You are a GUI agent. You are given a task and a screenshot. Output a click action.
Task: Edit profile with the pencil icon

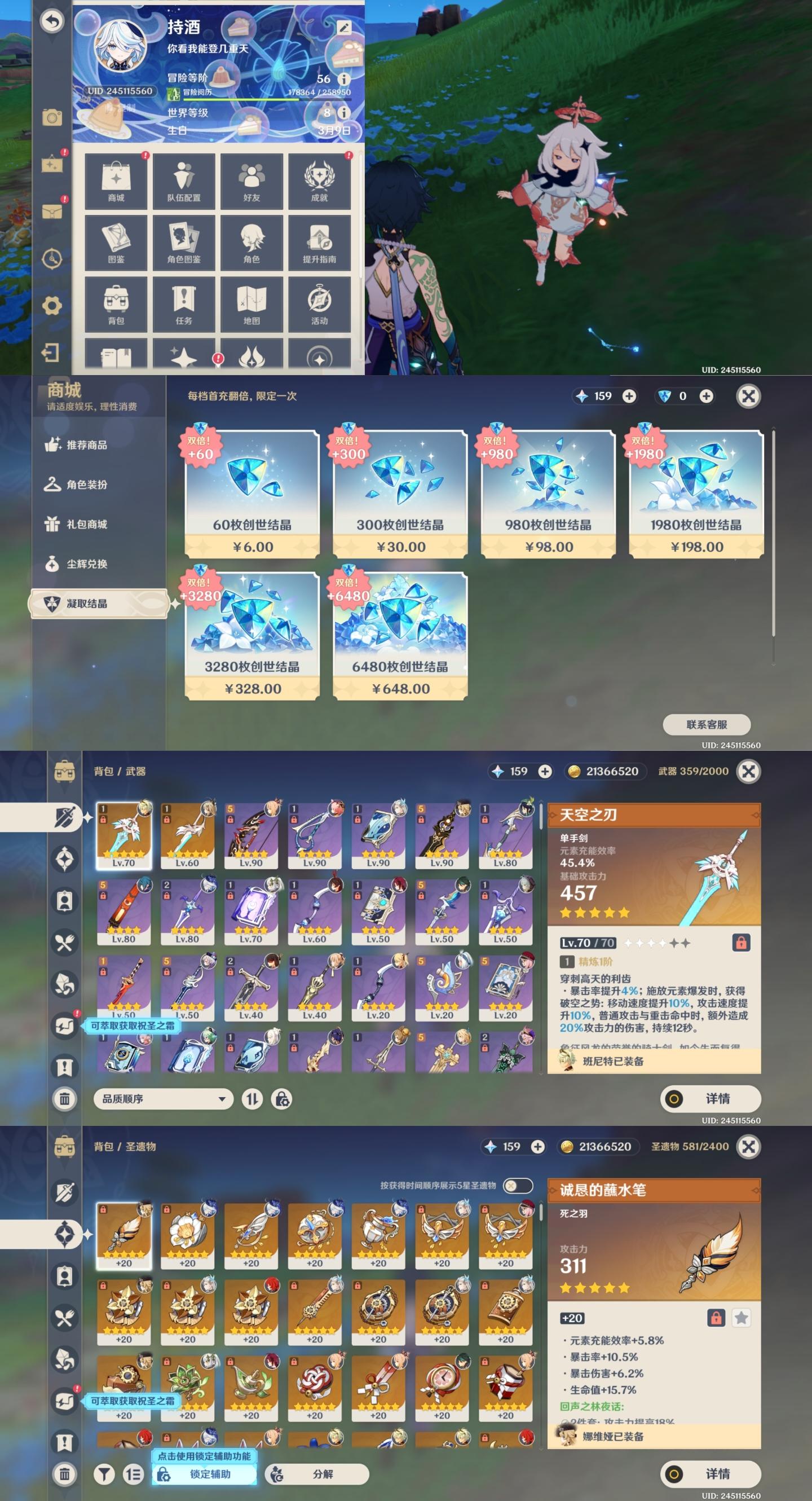coord(343,28)
